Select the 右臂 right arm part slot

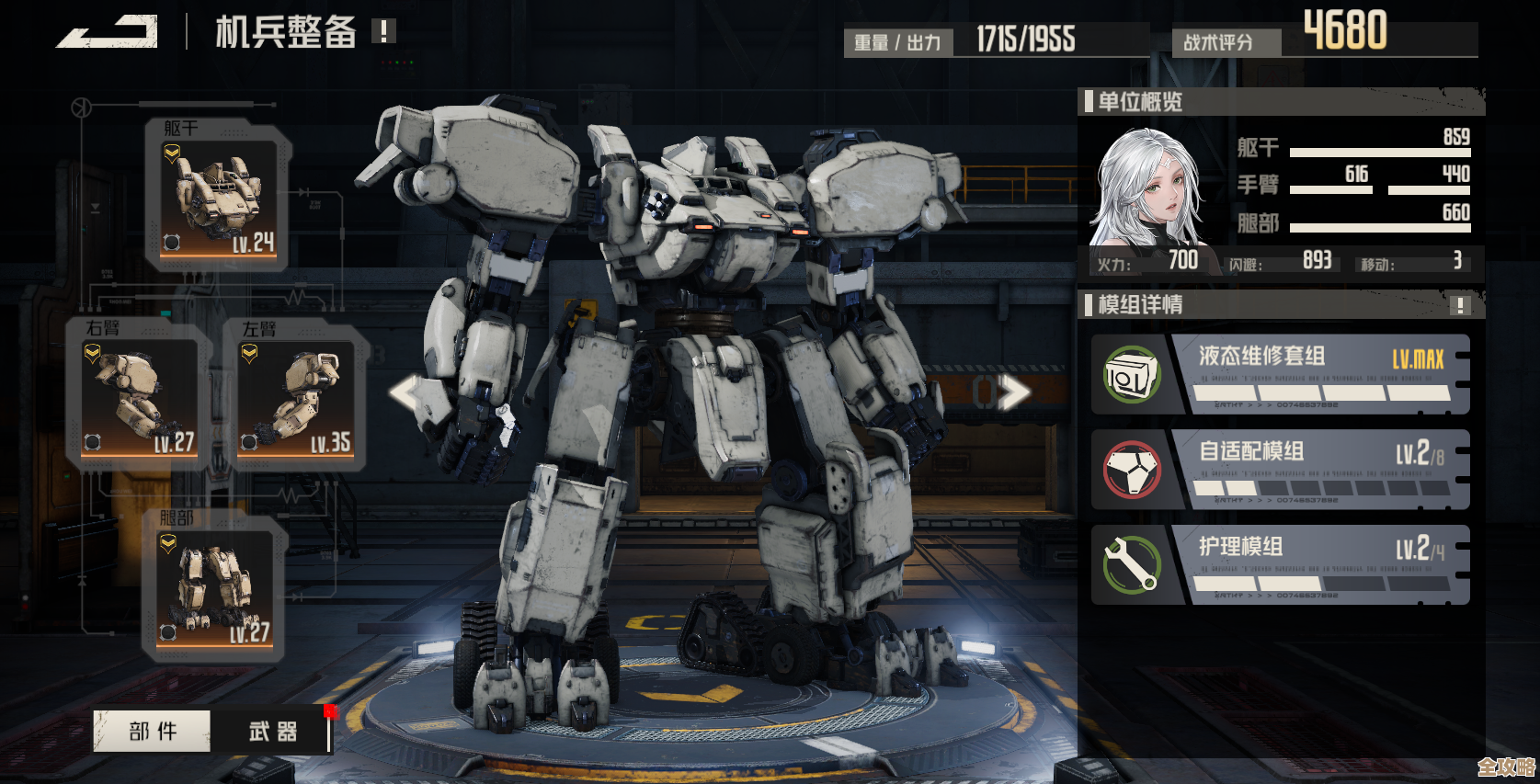click(x=140, y=397)
